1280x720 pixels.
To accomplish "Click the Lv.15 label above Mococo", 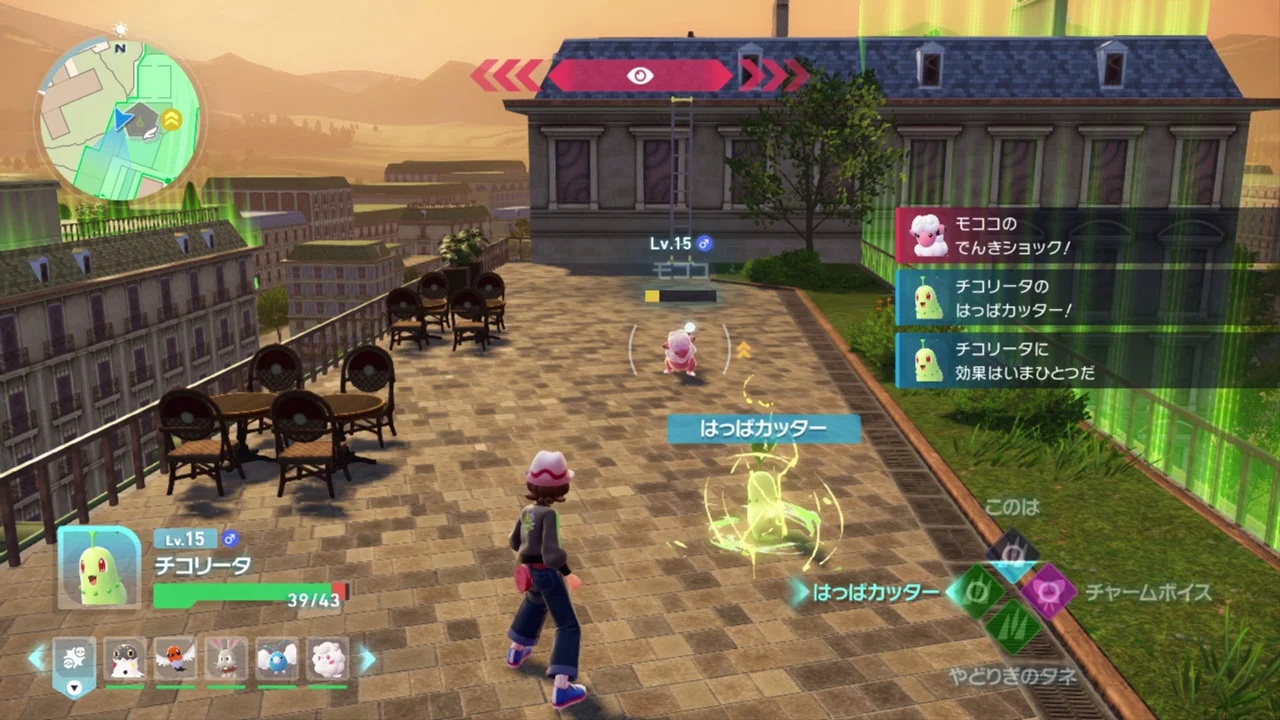I will pos(672,243).
